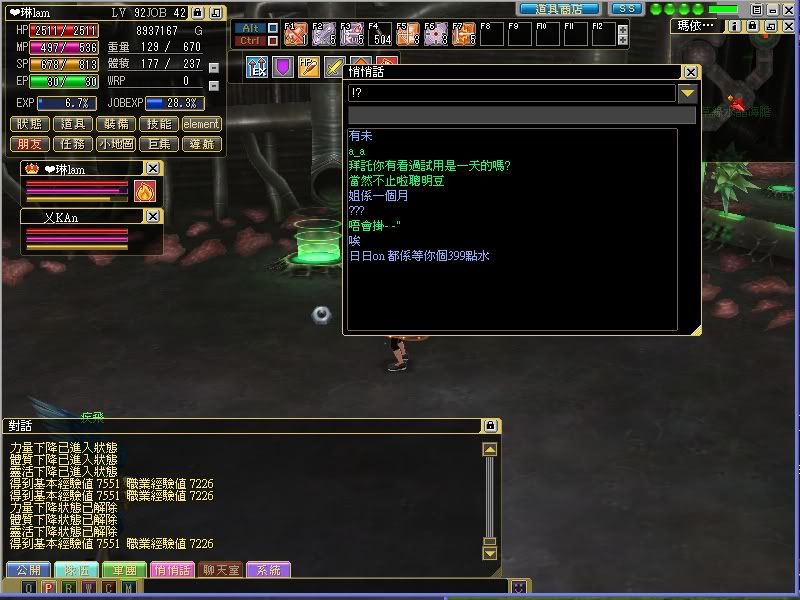Screen dimensions: 800x600
Task: Open the 技能 skills panel
Action: point(158,124)
